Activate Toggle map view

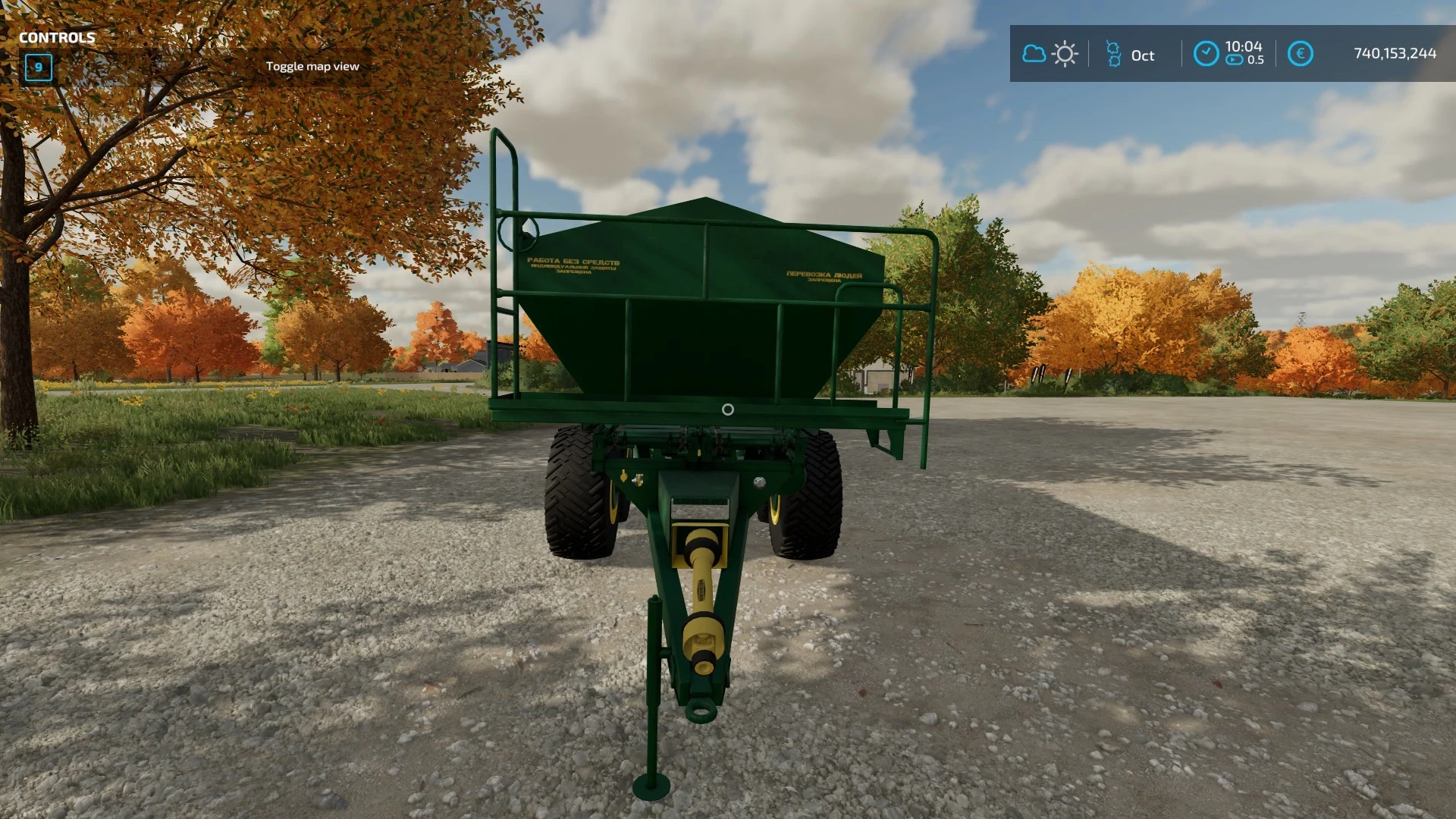pyautogui.click(x=312, y=67)
